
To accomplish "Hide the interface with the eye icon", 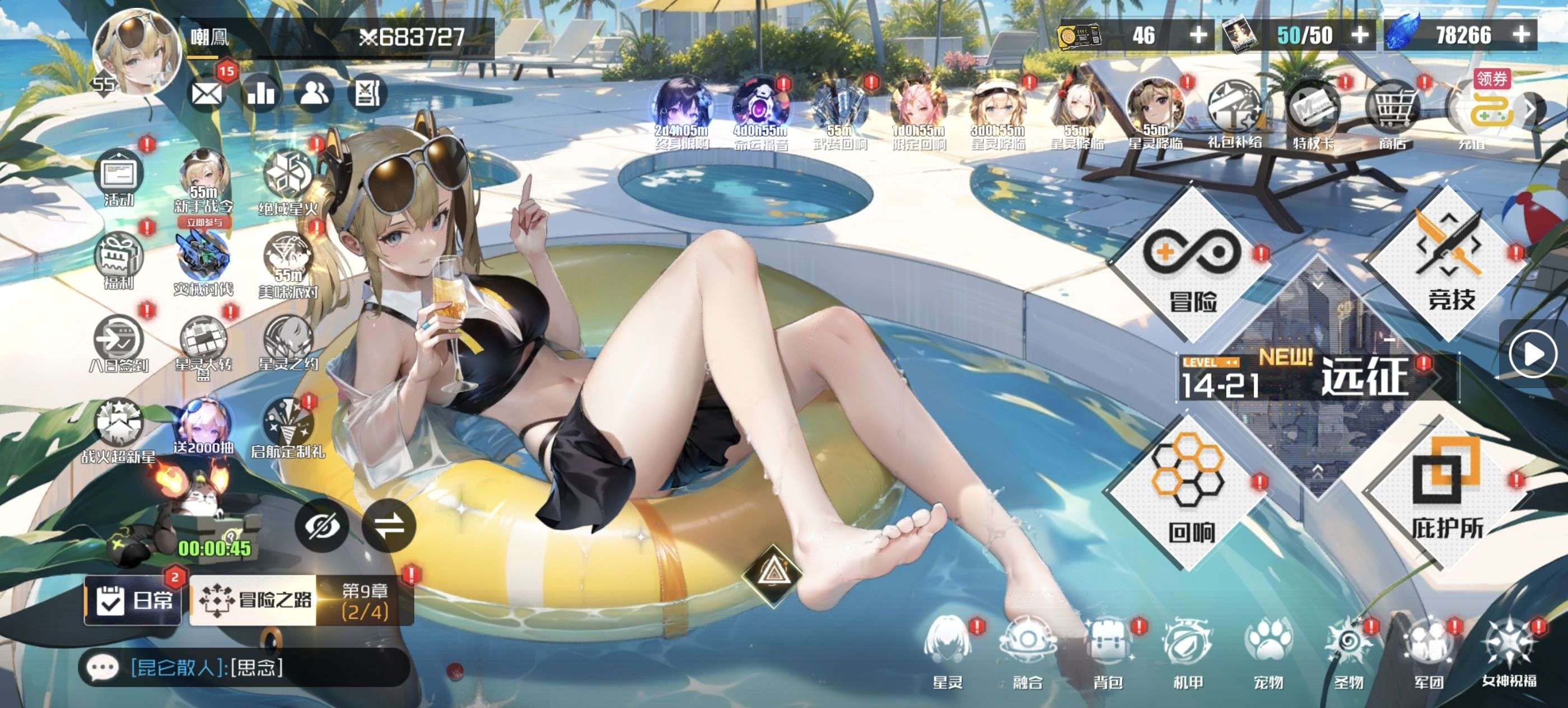I will 321,526.
